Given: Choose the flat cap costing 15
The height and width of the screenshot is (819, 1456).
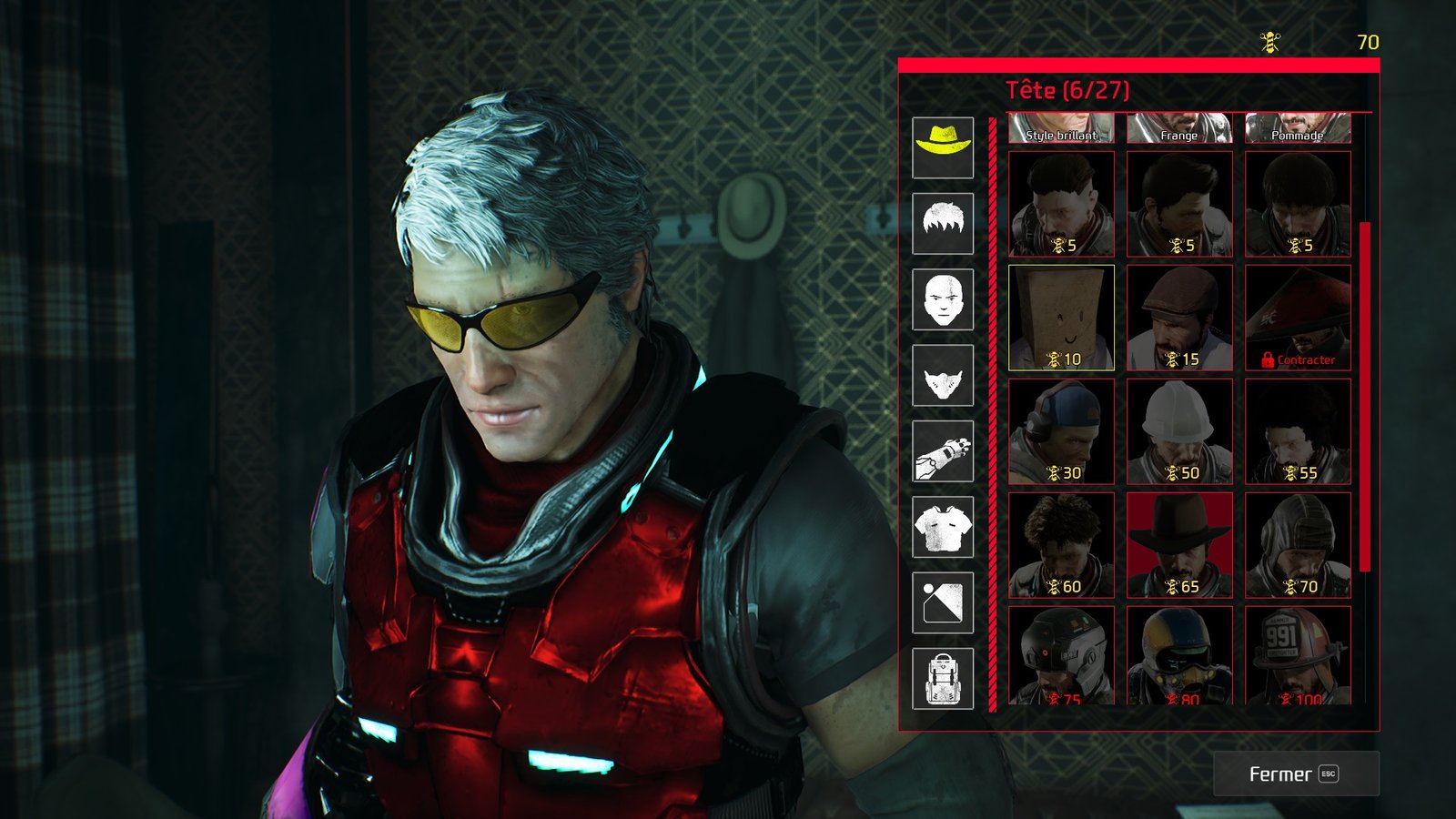Looking at the screenshot, I should point(1179,318).
